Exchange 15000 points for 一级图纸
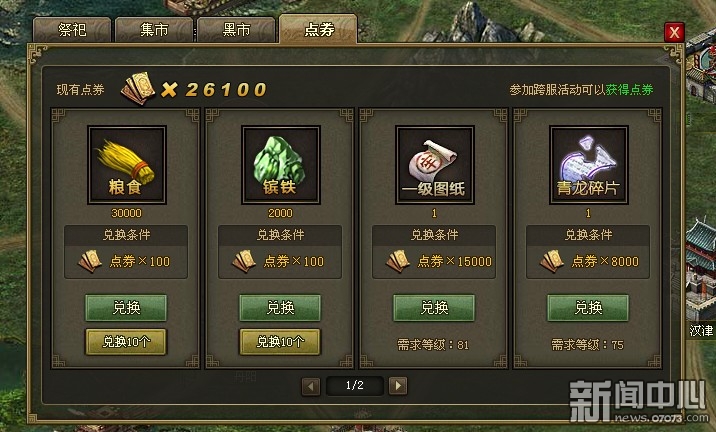 (434, 308)
